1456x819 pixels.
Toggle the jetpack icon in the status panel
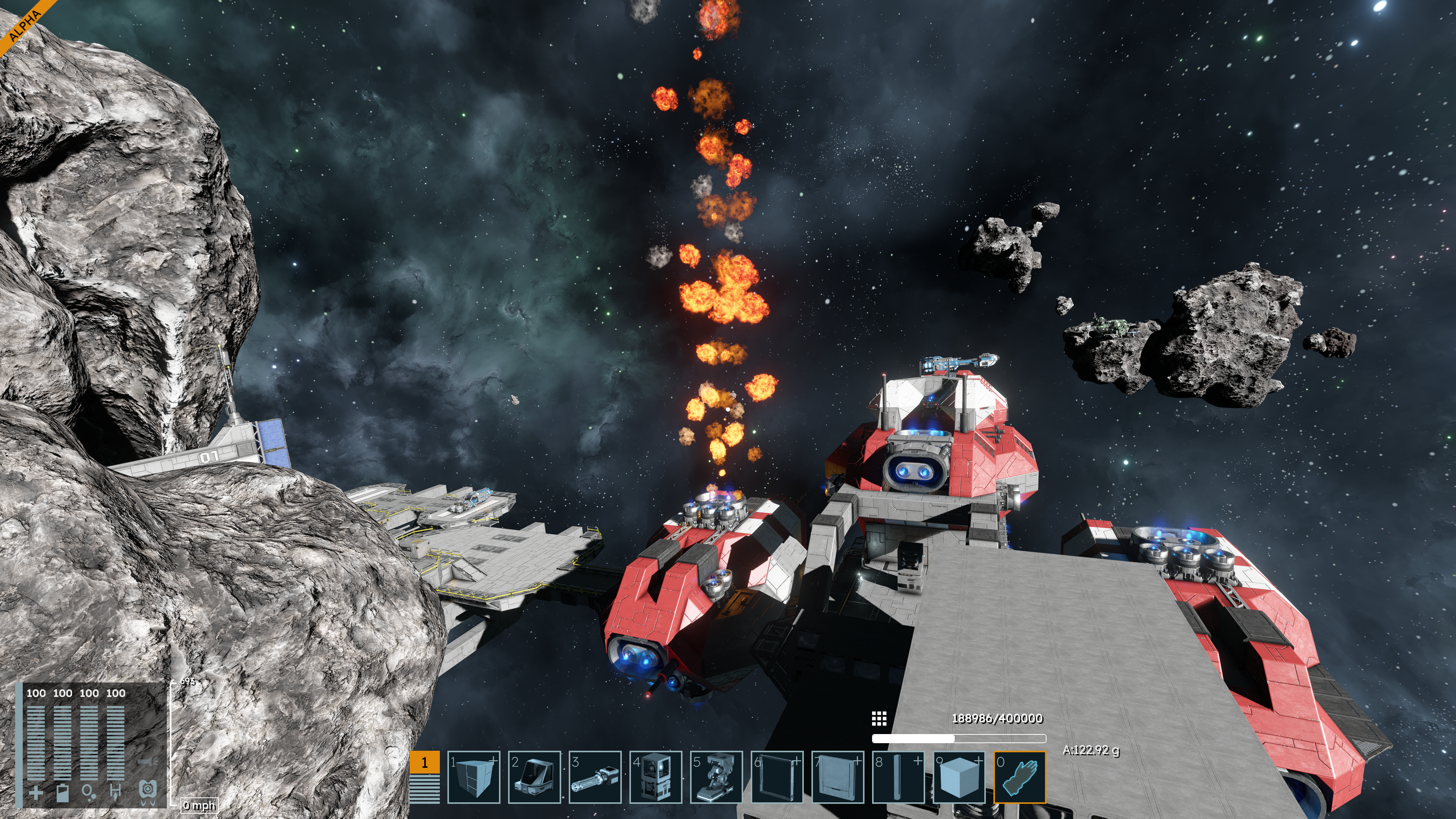click(147, 790)
